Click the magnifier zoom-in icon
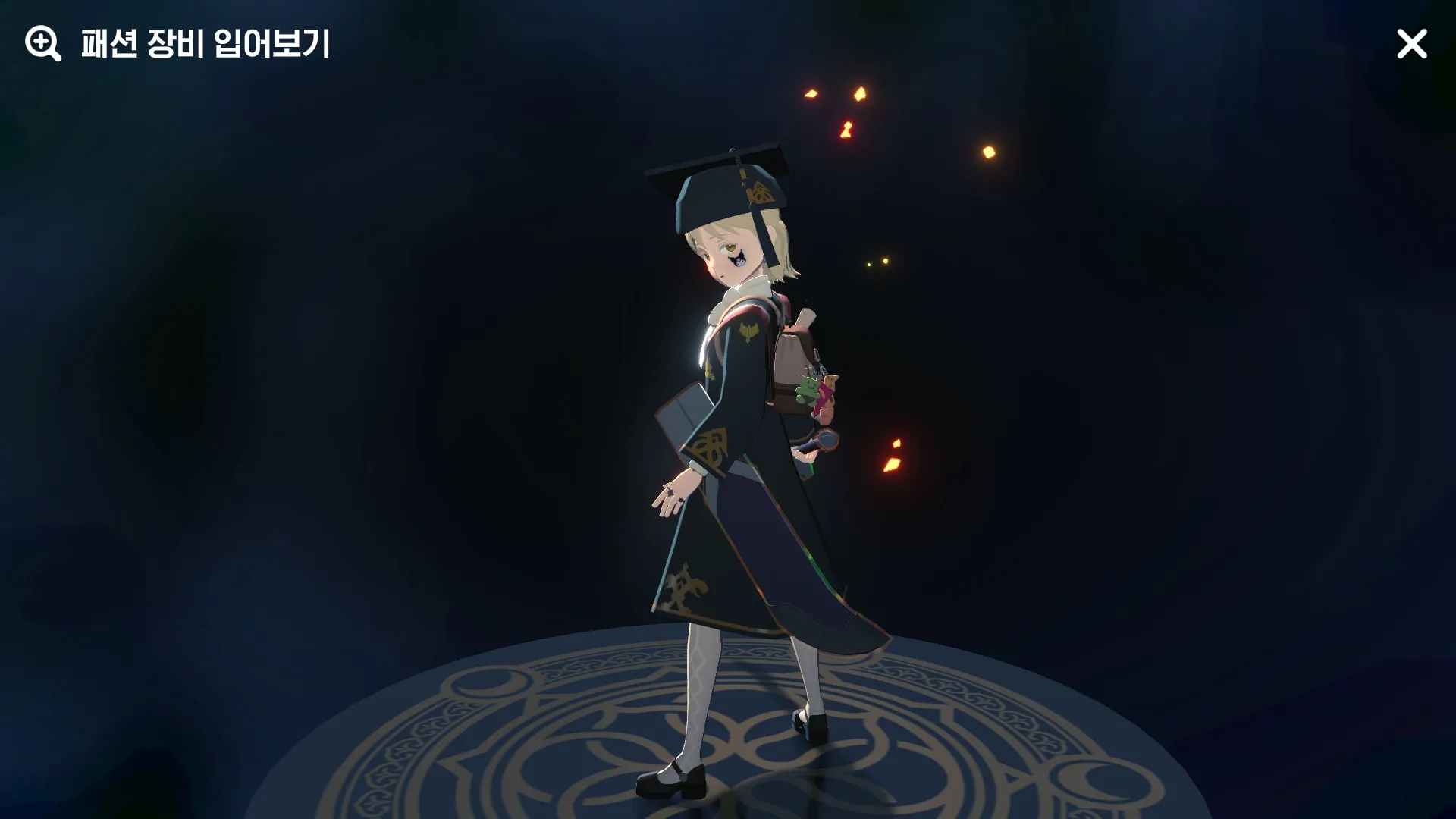1456x819 pixels. 42,44
